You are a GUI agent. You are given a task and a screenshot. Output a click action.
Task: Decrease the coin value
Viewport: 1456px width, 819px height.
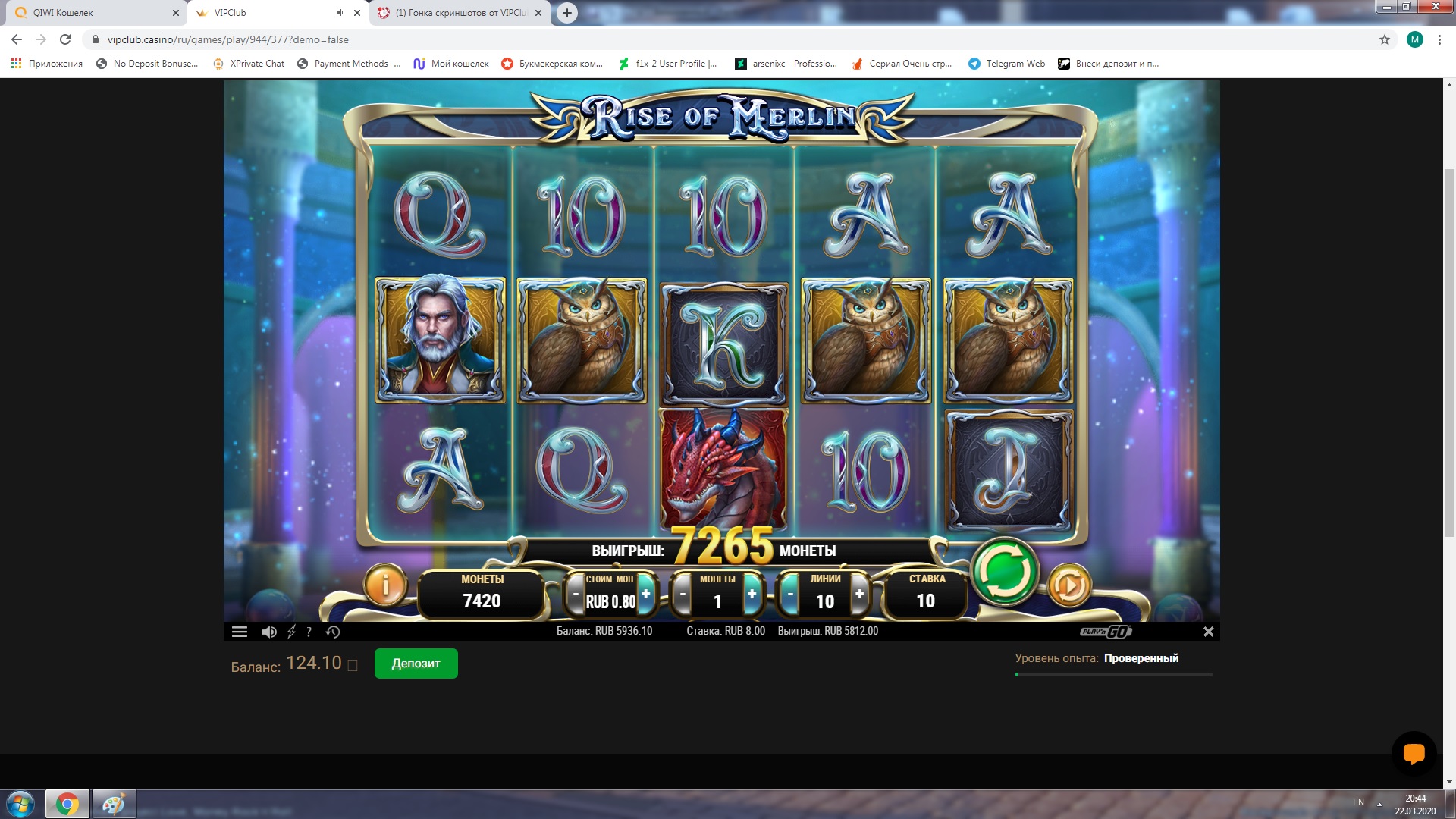(576, 595)
